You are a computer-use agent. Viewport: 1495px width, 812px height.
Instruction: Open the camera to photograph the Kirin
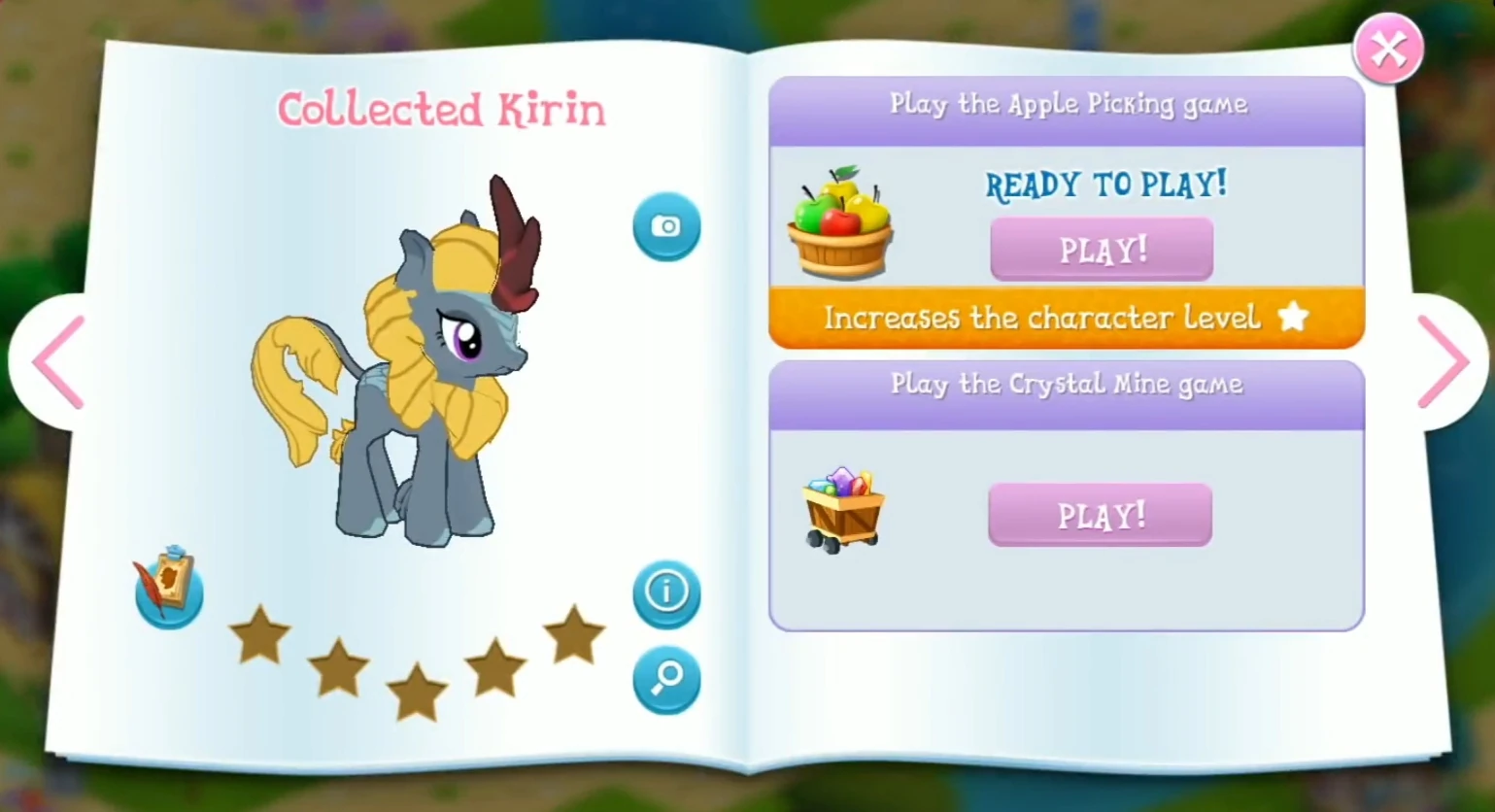pyautogui.click(x=666, y=226)
